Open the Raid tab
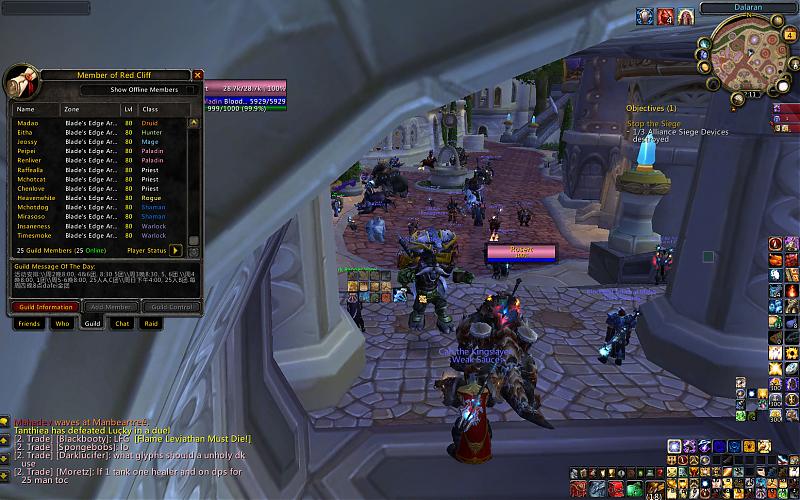The width and height of the screenshot is (800, 500). point(151,324)
